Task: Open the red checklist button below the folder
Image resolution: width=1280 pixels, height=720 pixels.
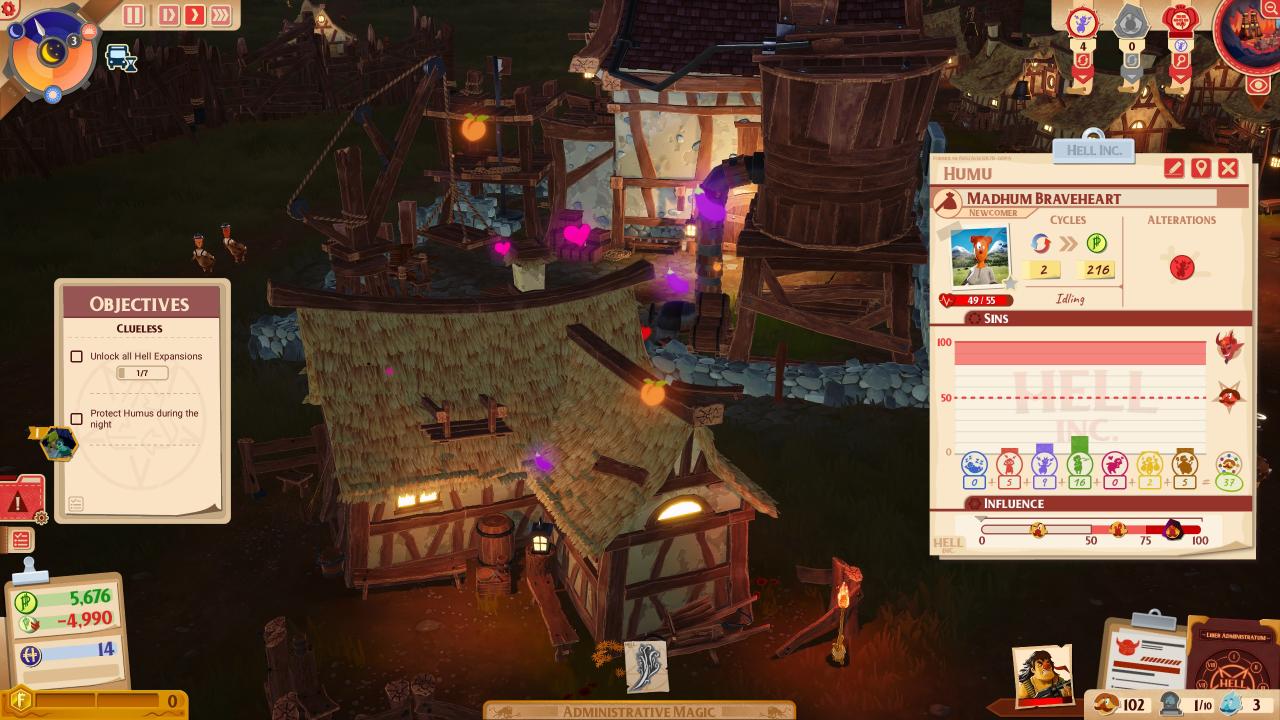Action: coord(20,540)
